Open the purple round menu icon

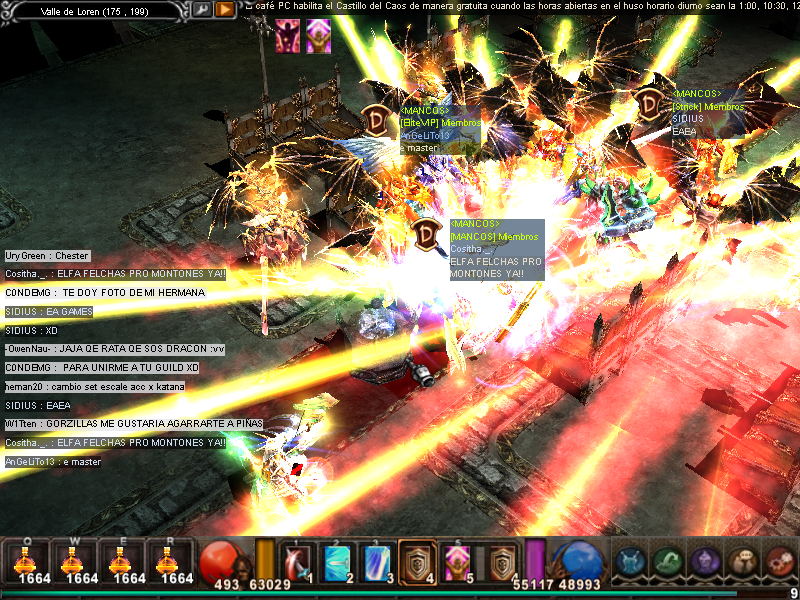tap(705, 562)
